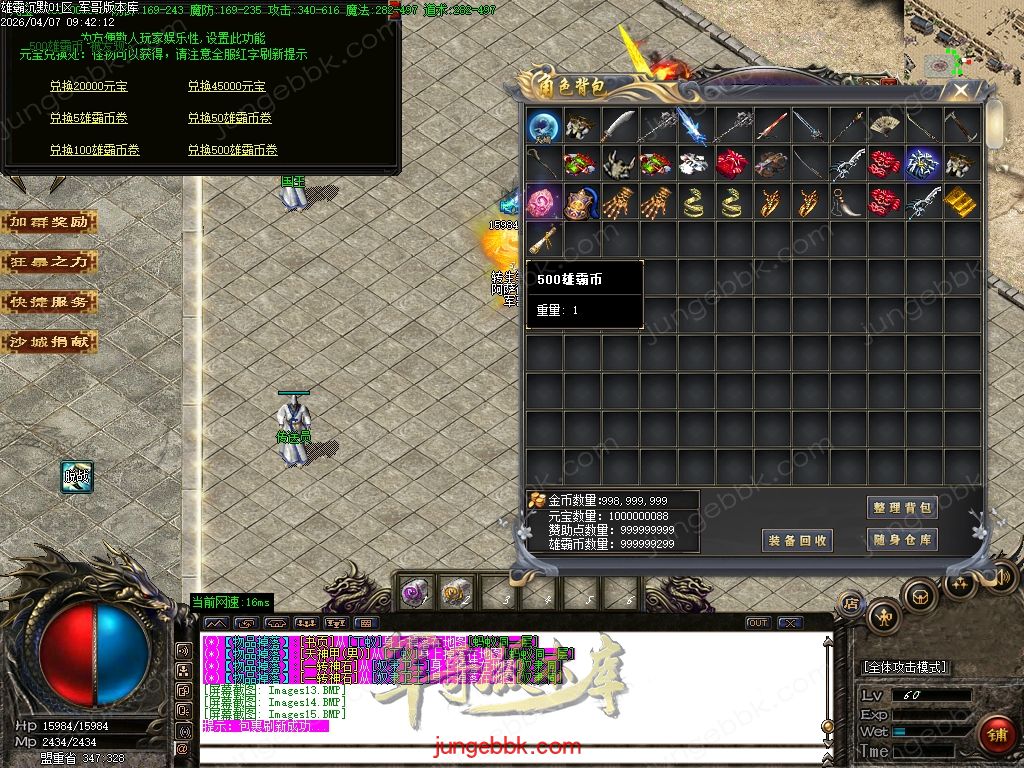Choose the 兑换45000元宝 exchange link
1024x768 pixels.
tap(226, 87)
